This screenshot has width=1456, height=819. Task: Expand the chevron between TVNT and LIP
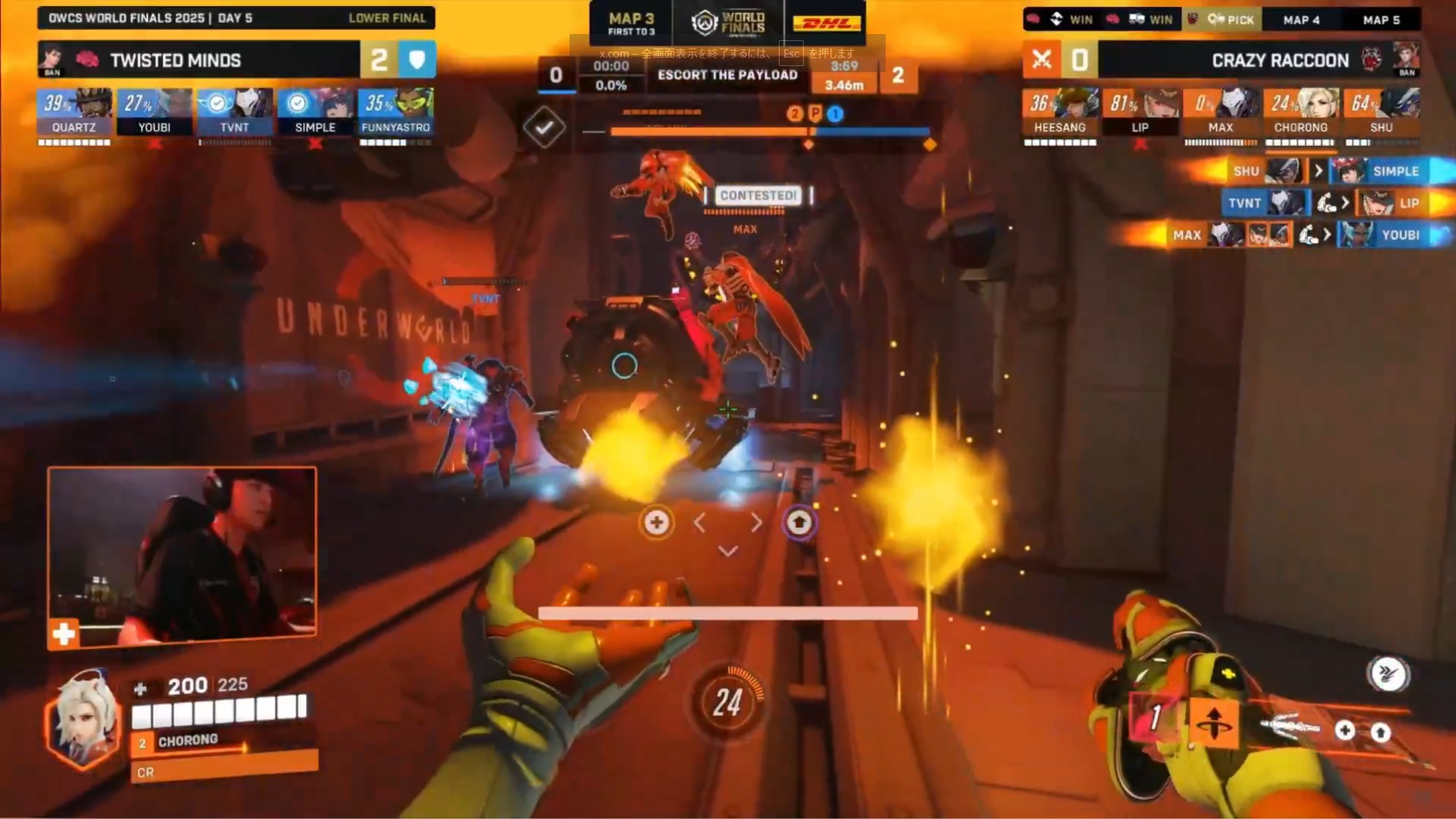tap(1346, 203)
